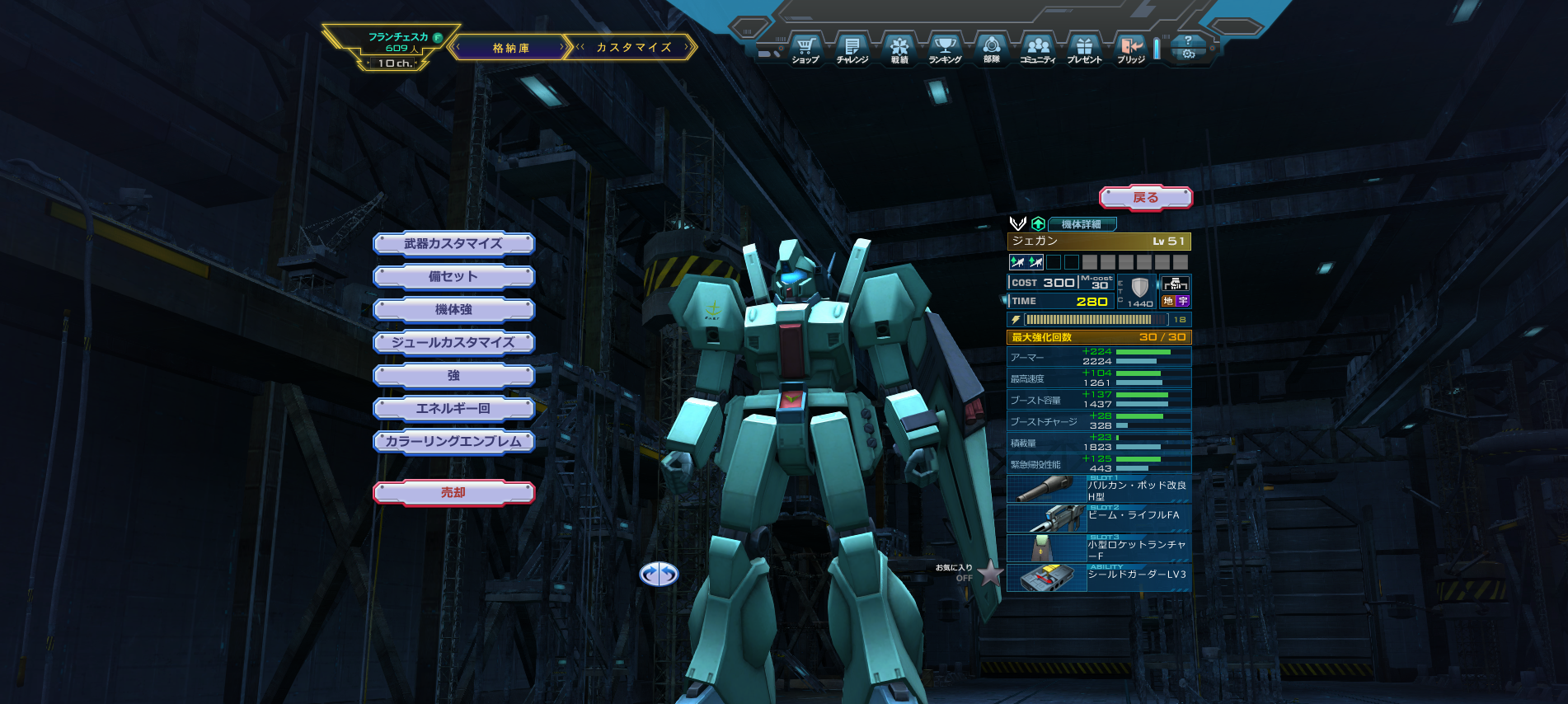Open 武器カスタマイズ weapon customization
This screenshot has height=704, width=1568.
click(x=453, y=244)
